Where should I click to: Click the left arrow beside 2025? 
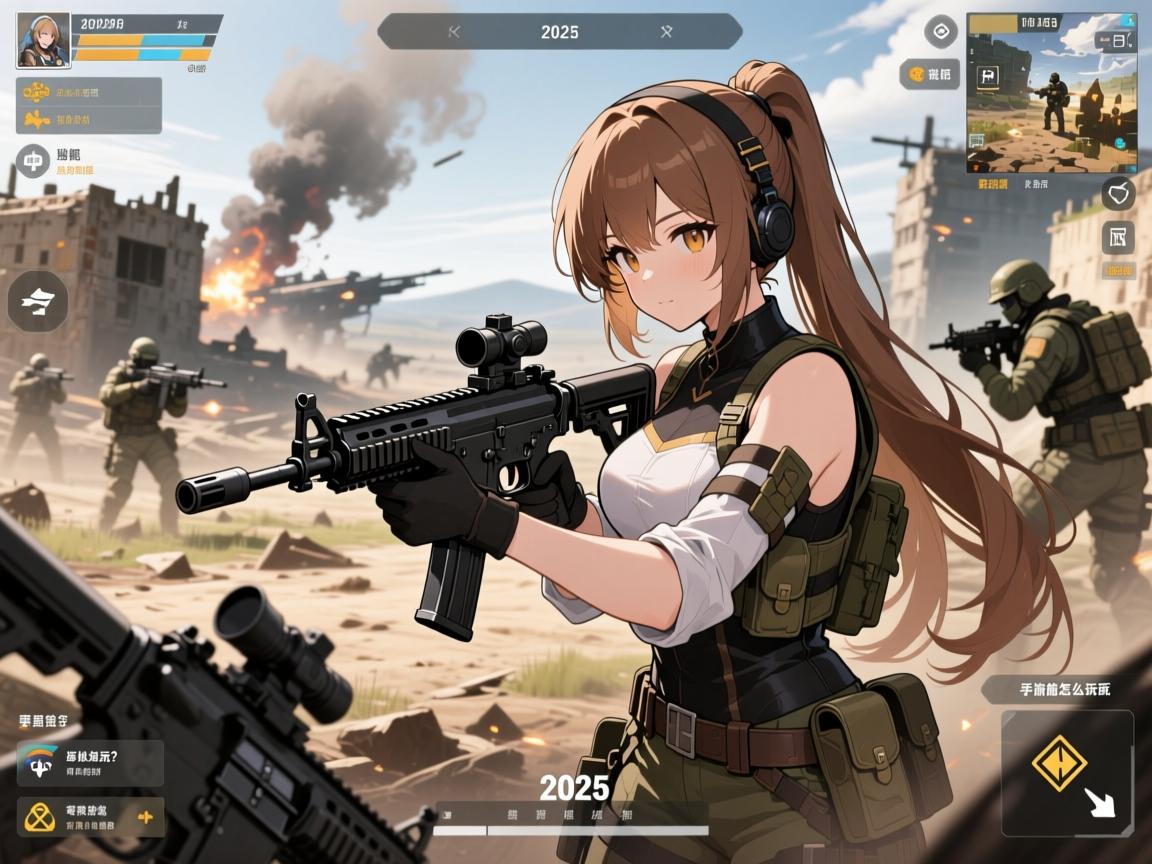[454, 32]
